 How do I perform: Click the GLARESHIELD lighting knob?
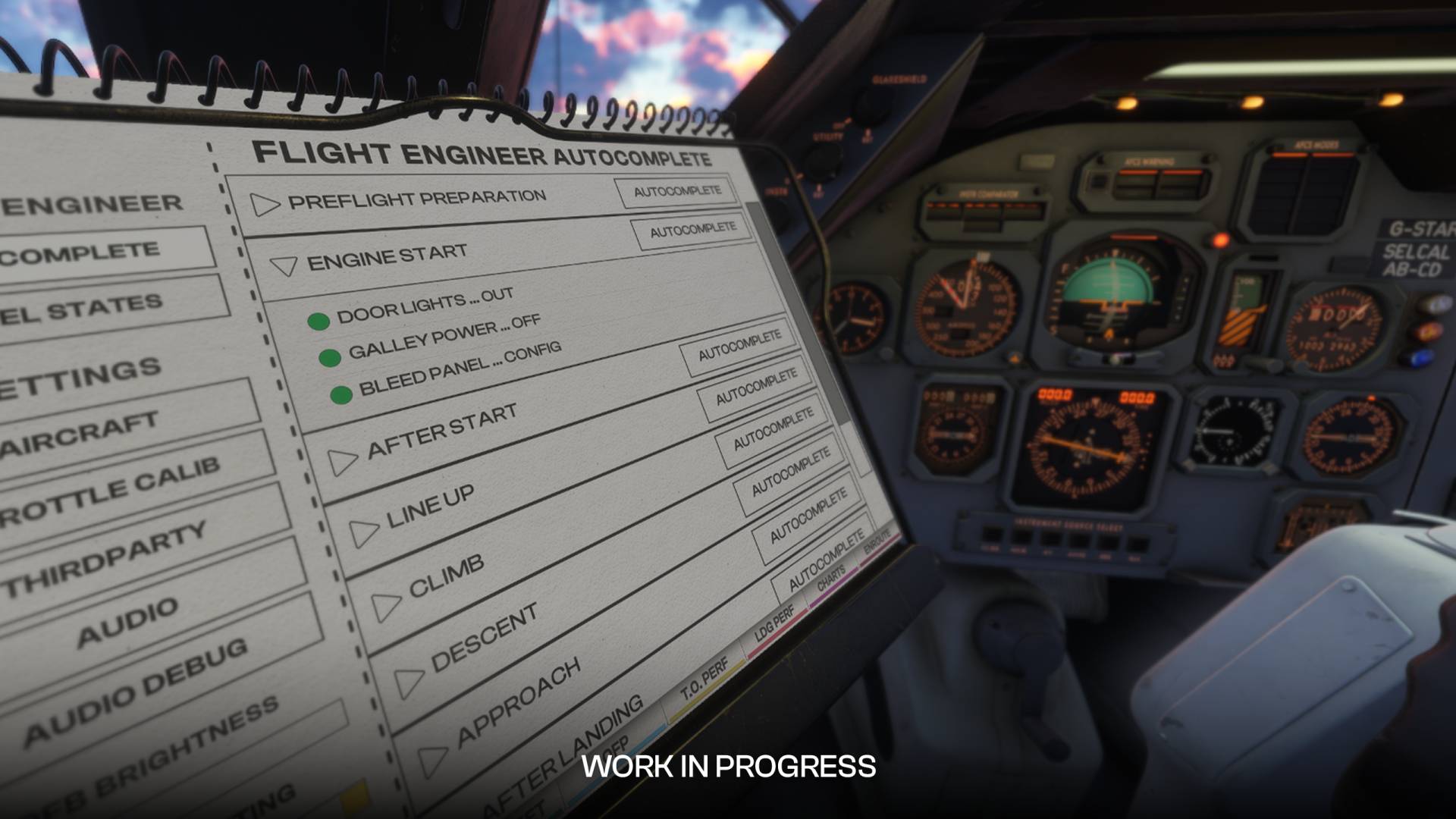tap(871, 106)
